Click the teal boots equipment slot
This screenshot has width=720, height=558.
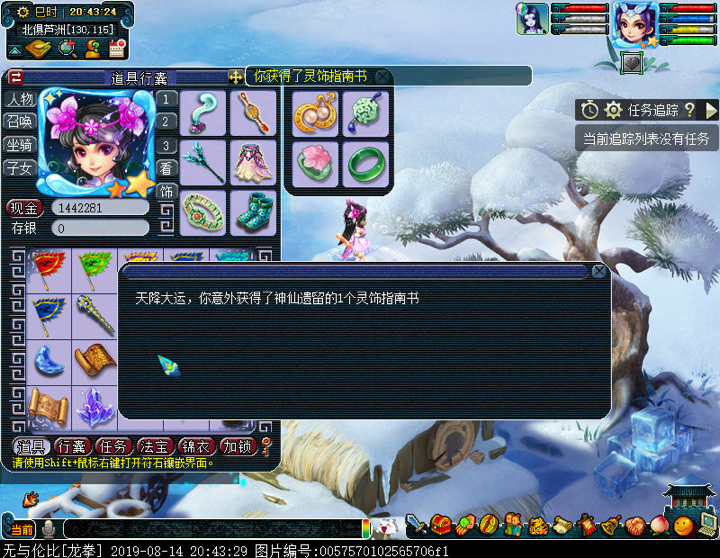[254, 209]
